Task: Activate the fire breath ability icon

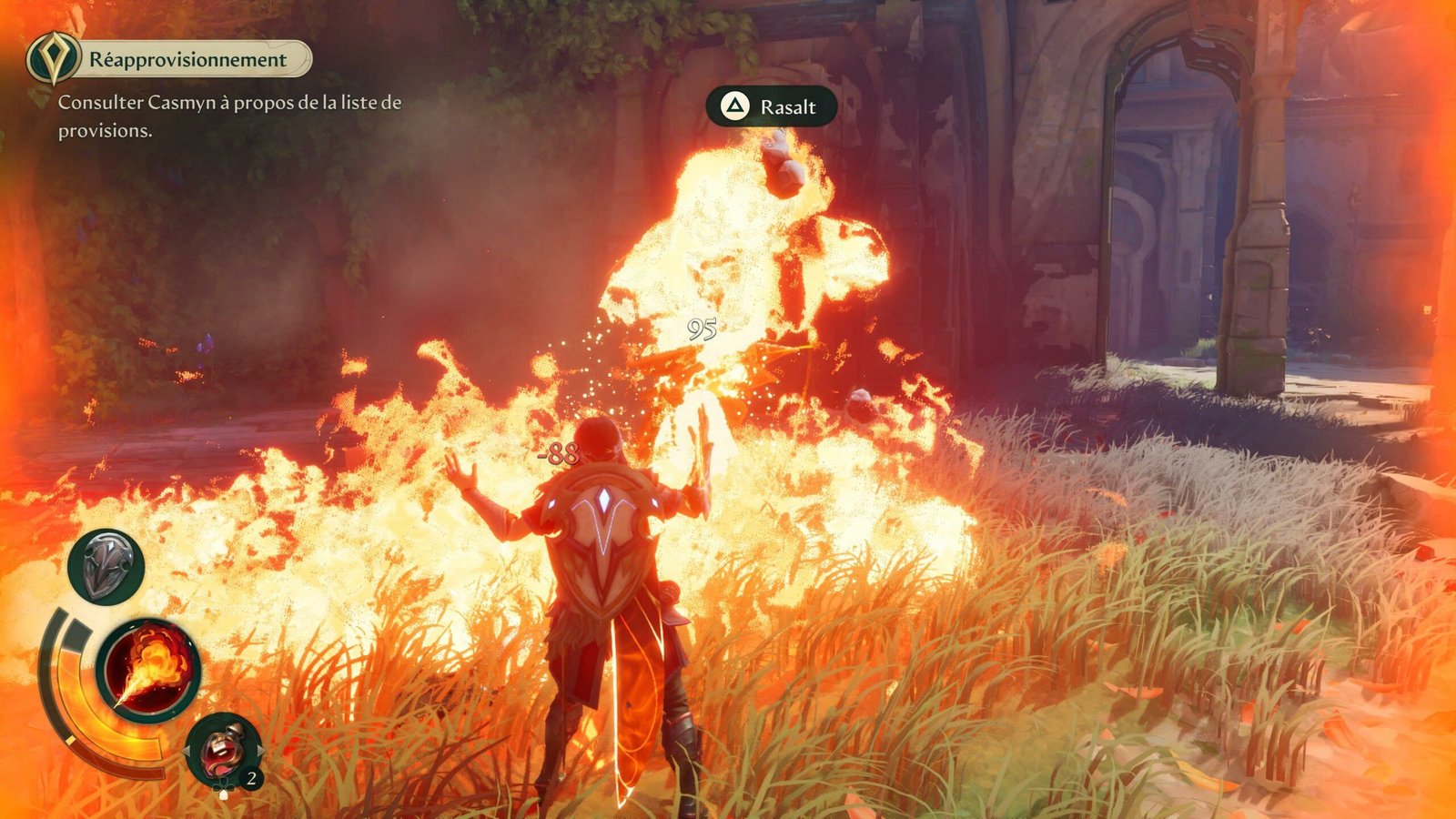Action: click(x=148, y=670)
